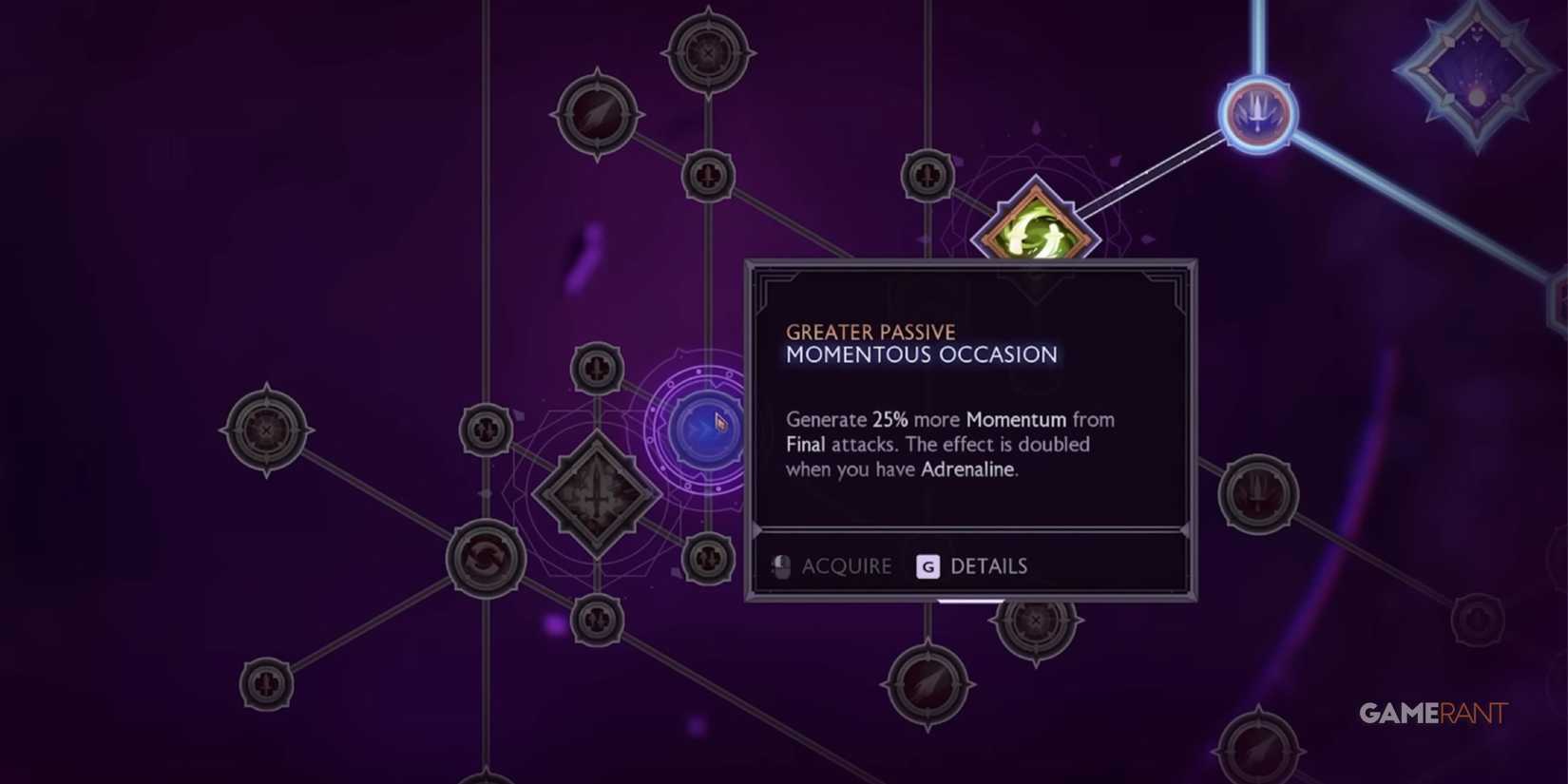Click the G key icon before Details

(927, 565)
